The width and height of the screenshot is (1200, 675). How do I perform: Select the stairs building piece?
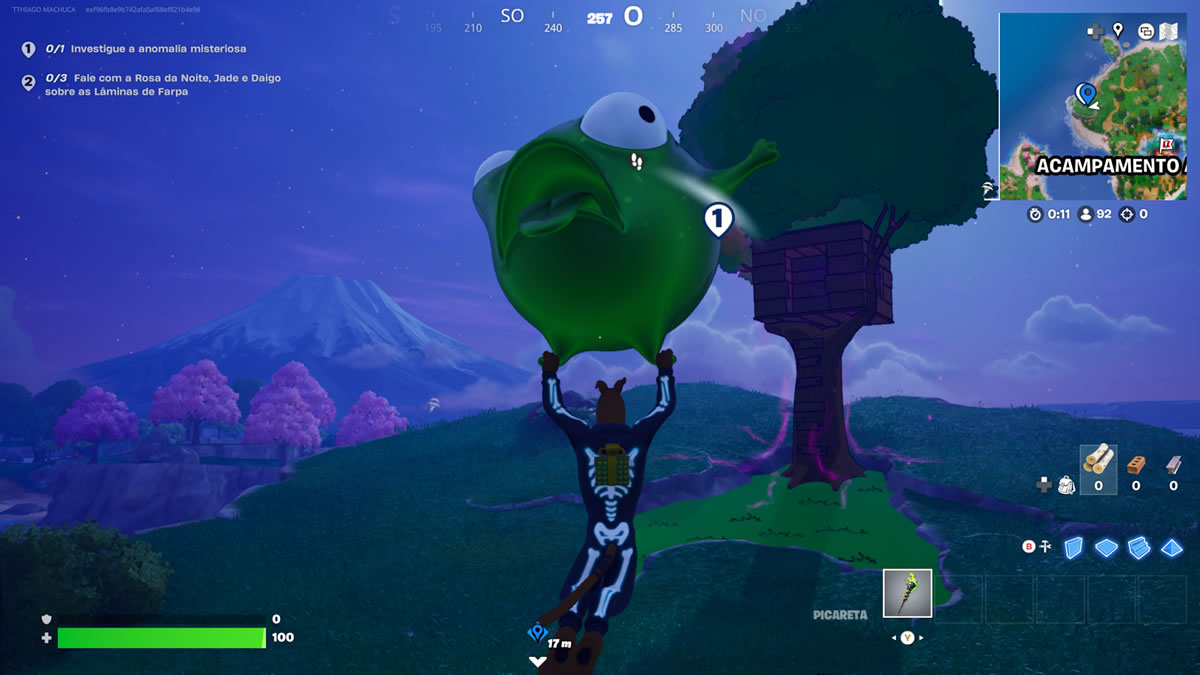click(1139, 547)
